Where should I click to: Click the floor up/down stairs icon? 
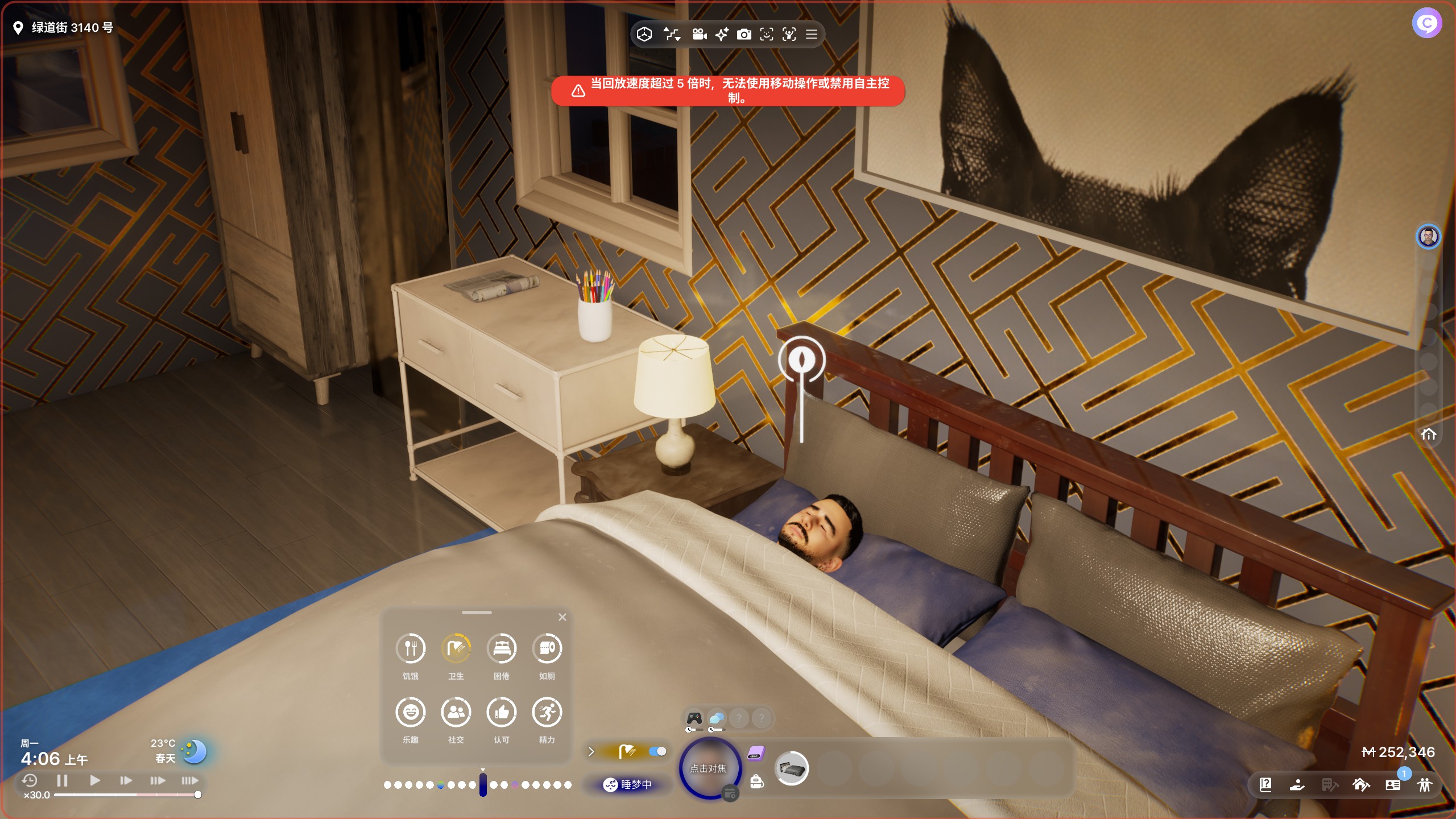tap(672, 35)
